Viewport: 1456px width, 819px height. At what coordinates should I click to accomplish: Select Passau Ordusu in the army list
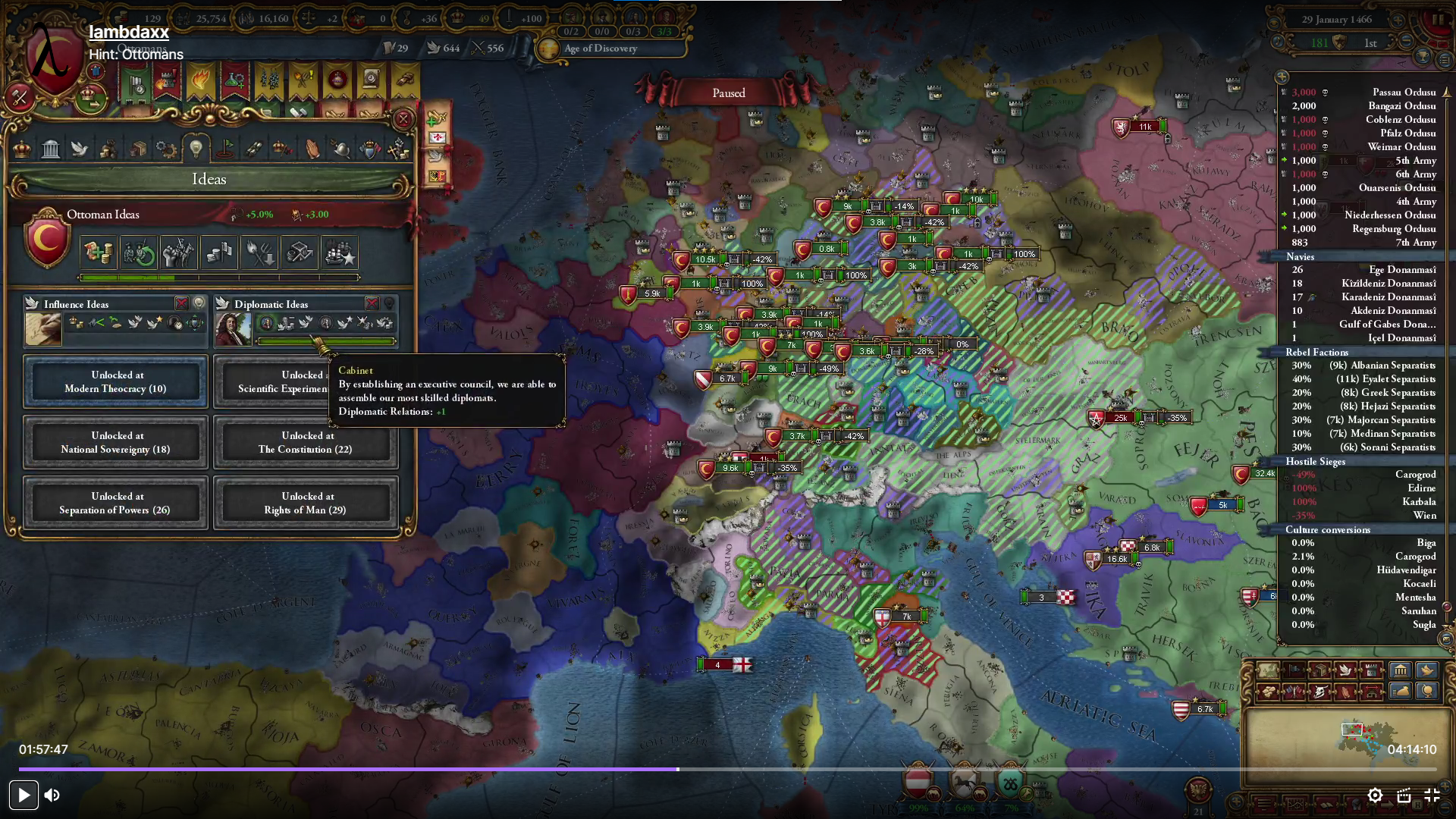click(x=1403, y=93)
